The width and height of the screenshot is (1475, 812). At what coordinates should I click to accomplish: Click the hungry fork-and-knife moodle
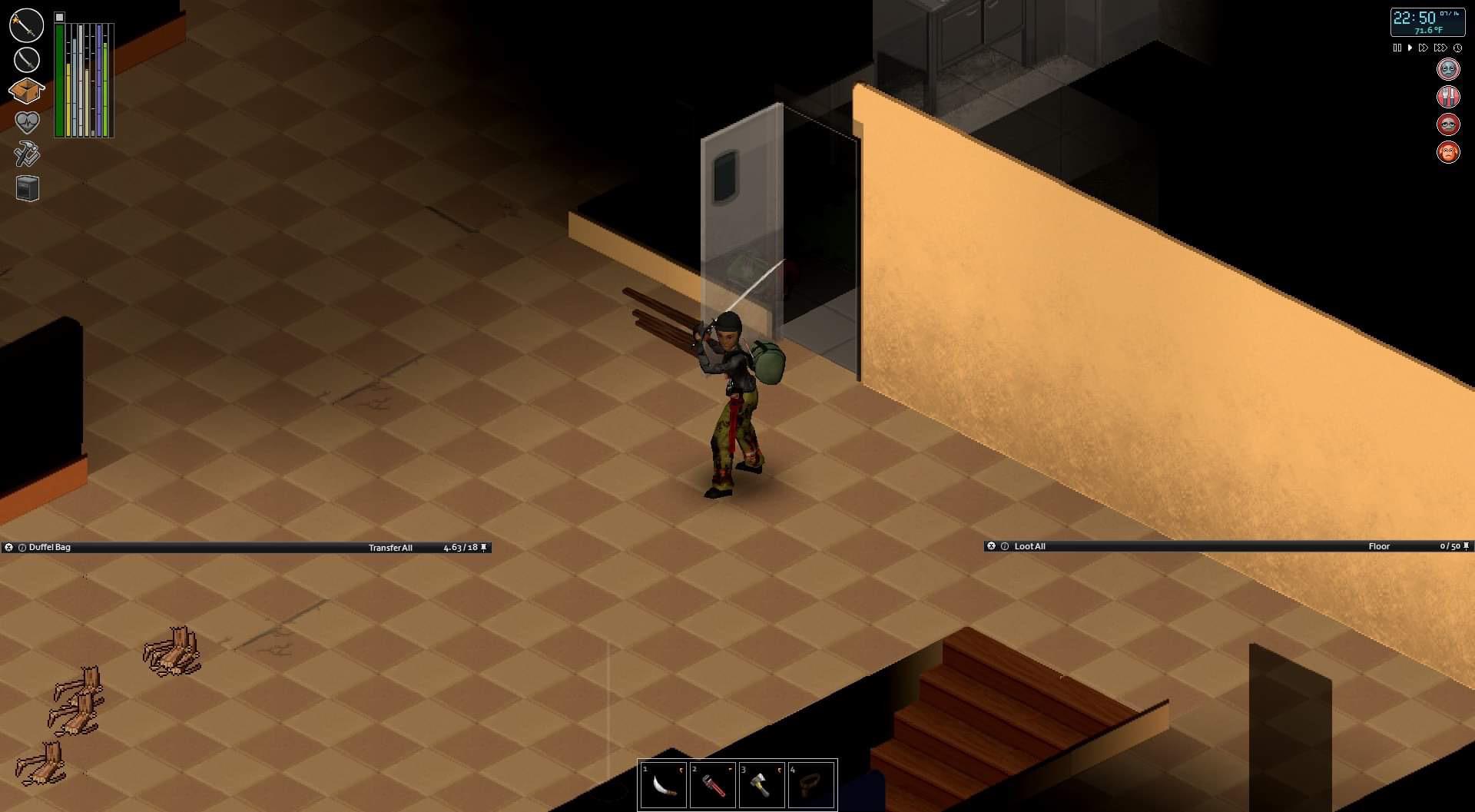point(1448,97)
